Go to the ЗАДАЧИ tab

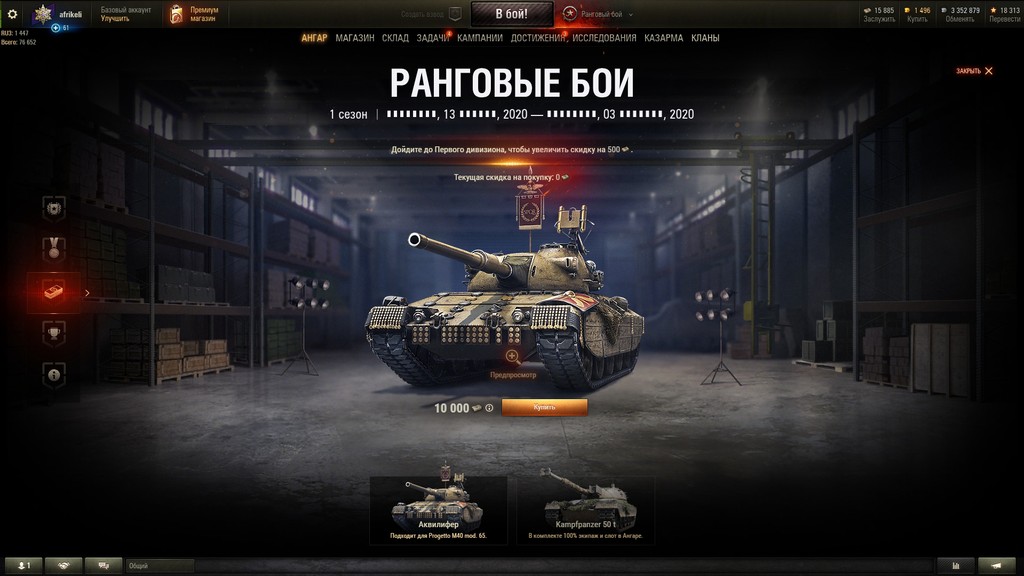[432, 38]
